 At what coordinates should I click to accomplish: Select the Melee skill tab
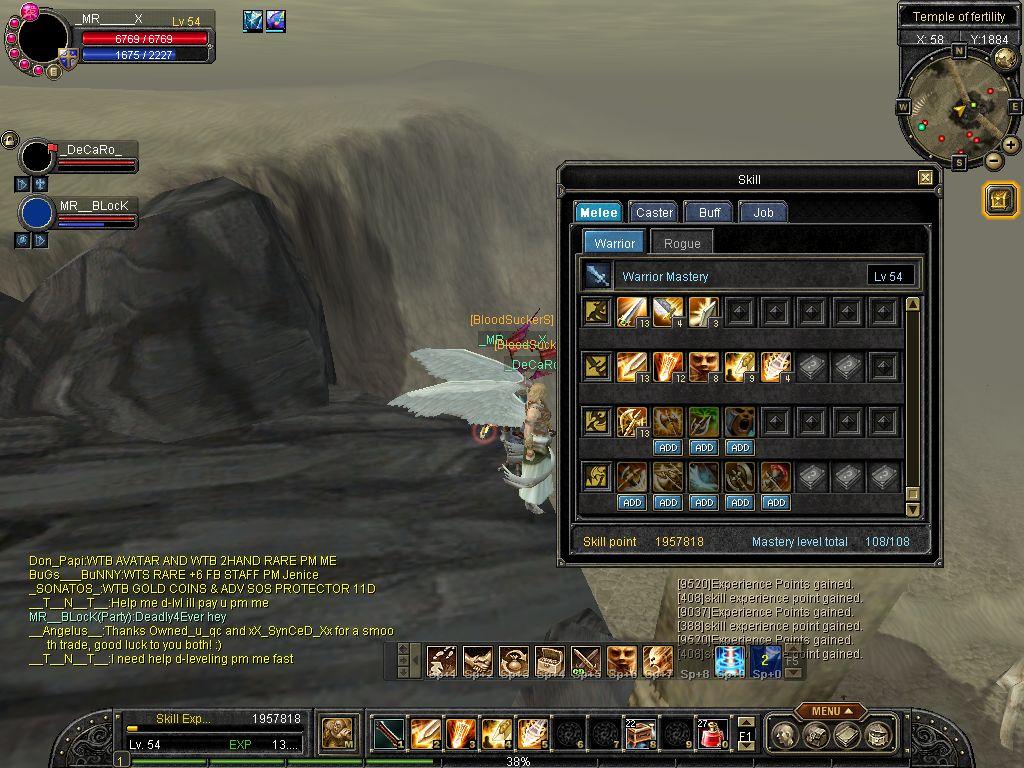pos(599,212)
